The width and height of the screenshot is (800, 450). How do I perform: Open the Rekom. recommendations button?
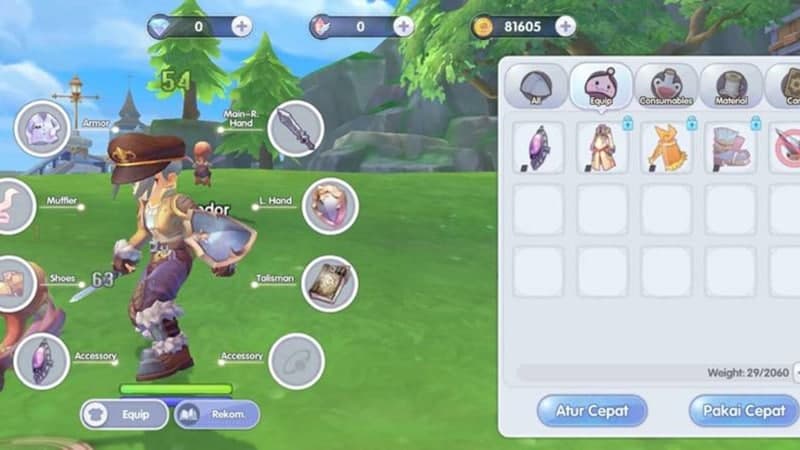[x=217, y=414]
